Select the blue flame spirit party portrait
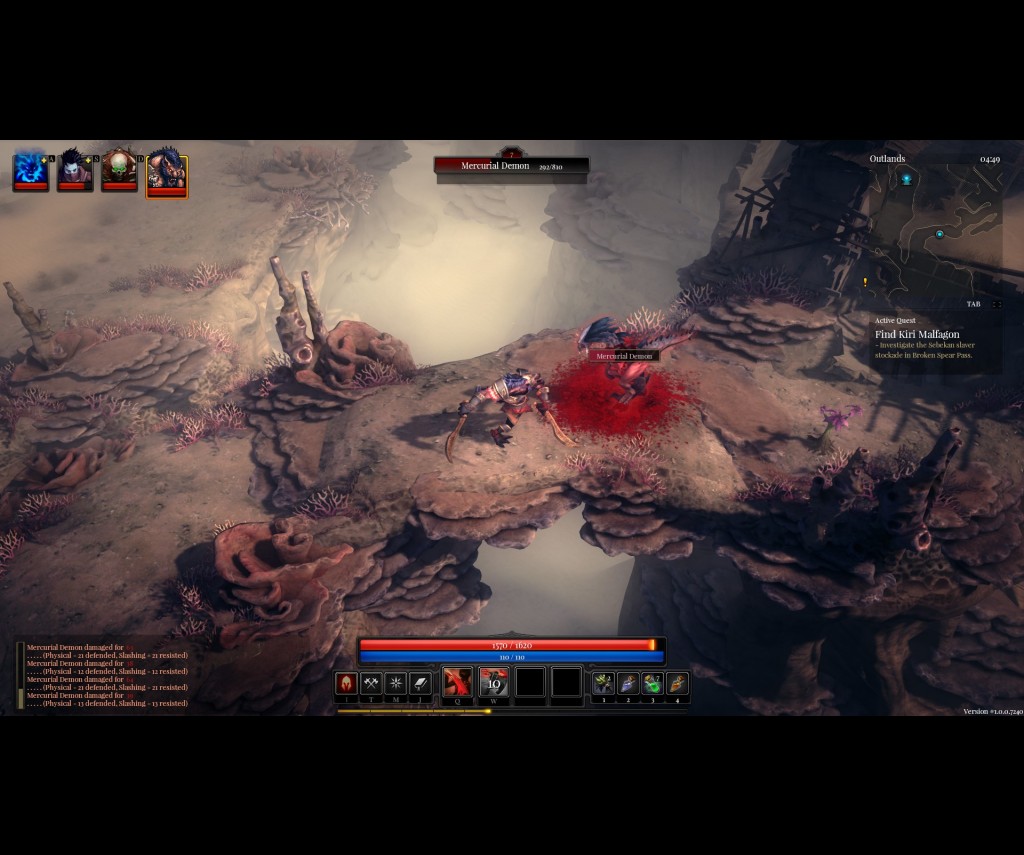Image resolution: width=1024 pixels, height=855 pixels. 30,169
